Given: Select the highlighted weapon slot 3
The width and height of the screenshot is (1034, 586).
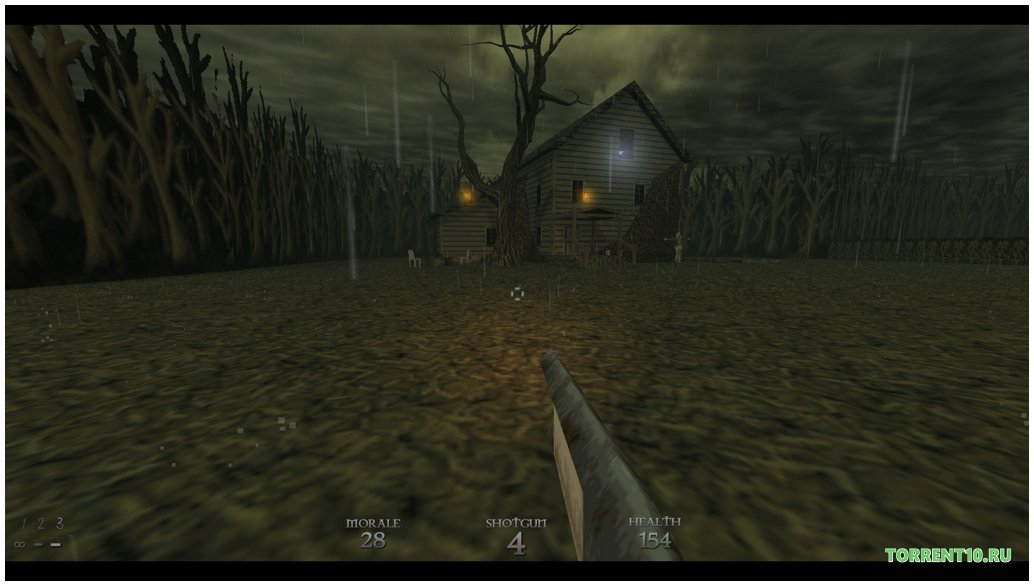Looking at the screenshot, I should click(59, 522).
